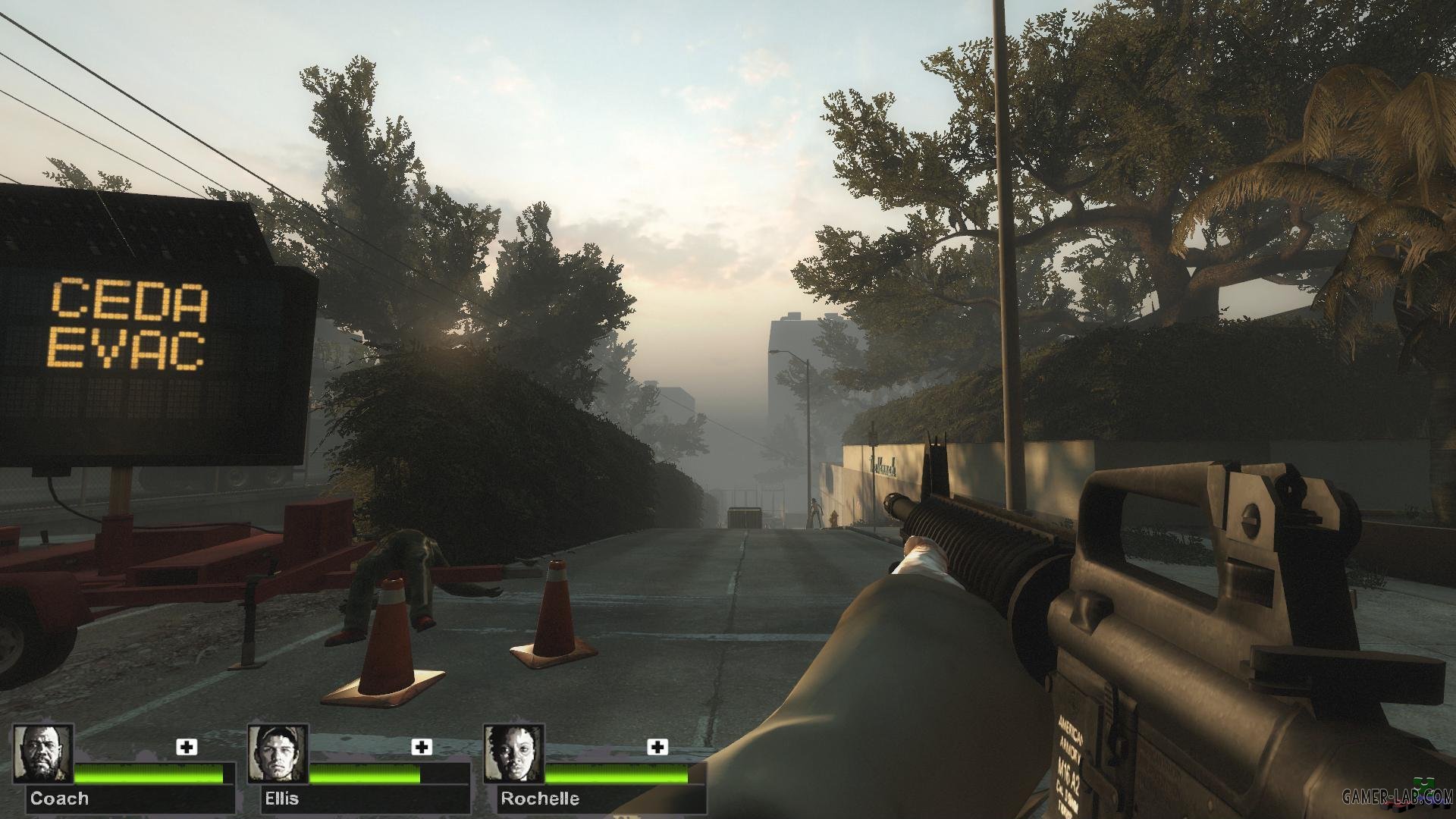
Task: Select Rochelle's teammate portrait
Action: (514, 753)
